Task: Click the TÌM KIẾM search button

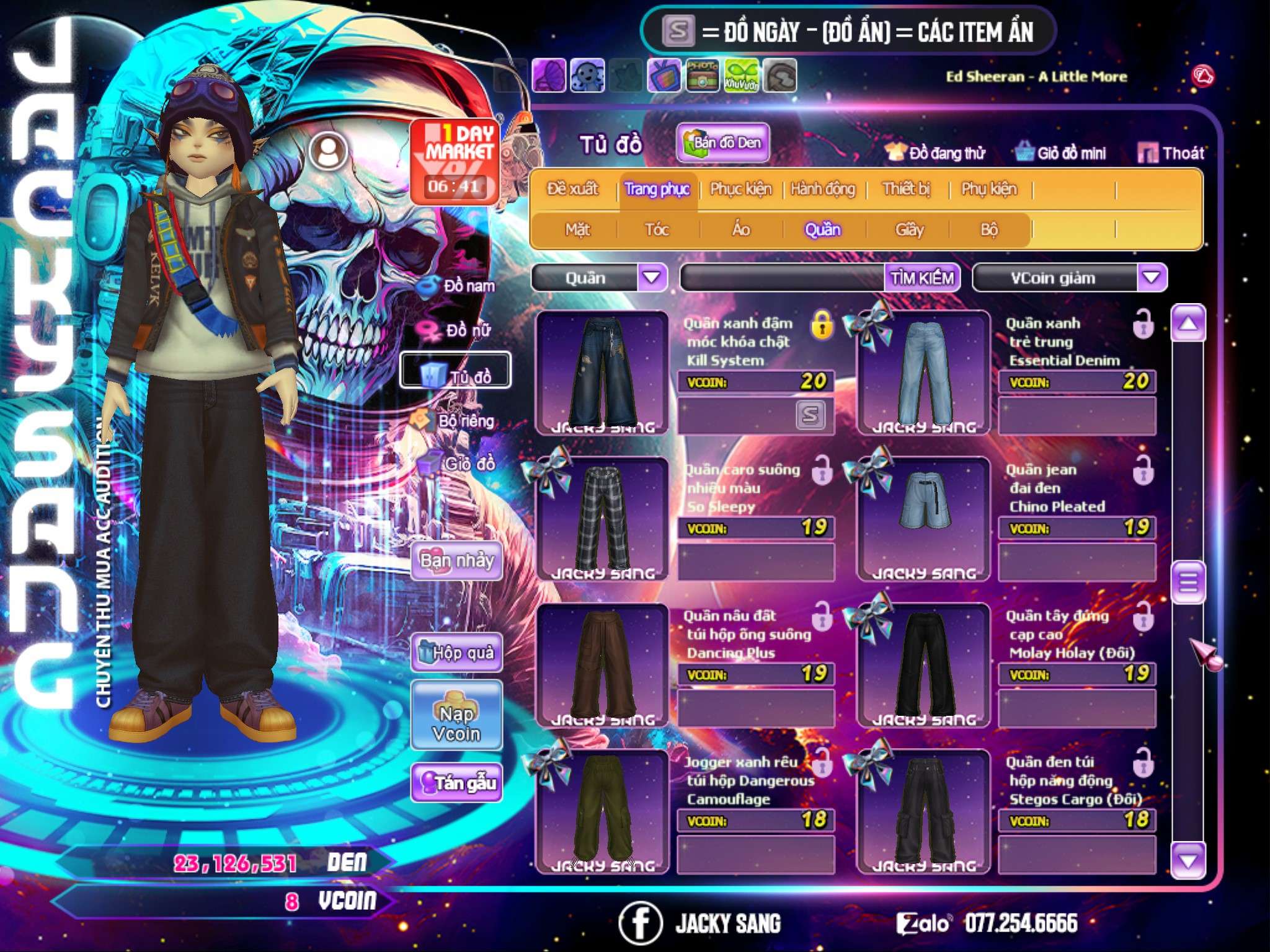Action: tap(921, 278)
